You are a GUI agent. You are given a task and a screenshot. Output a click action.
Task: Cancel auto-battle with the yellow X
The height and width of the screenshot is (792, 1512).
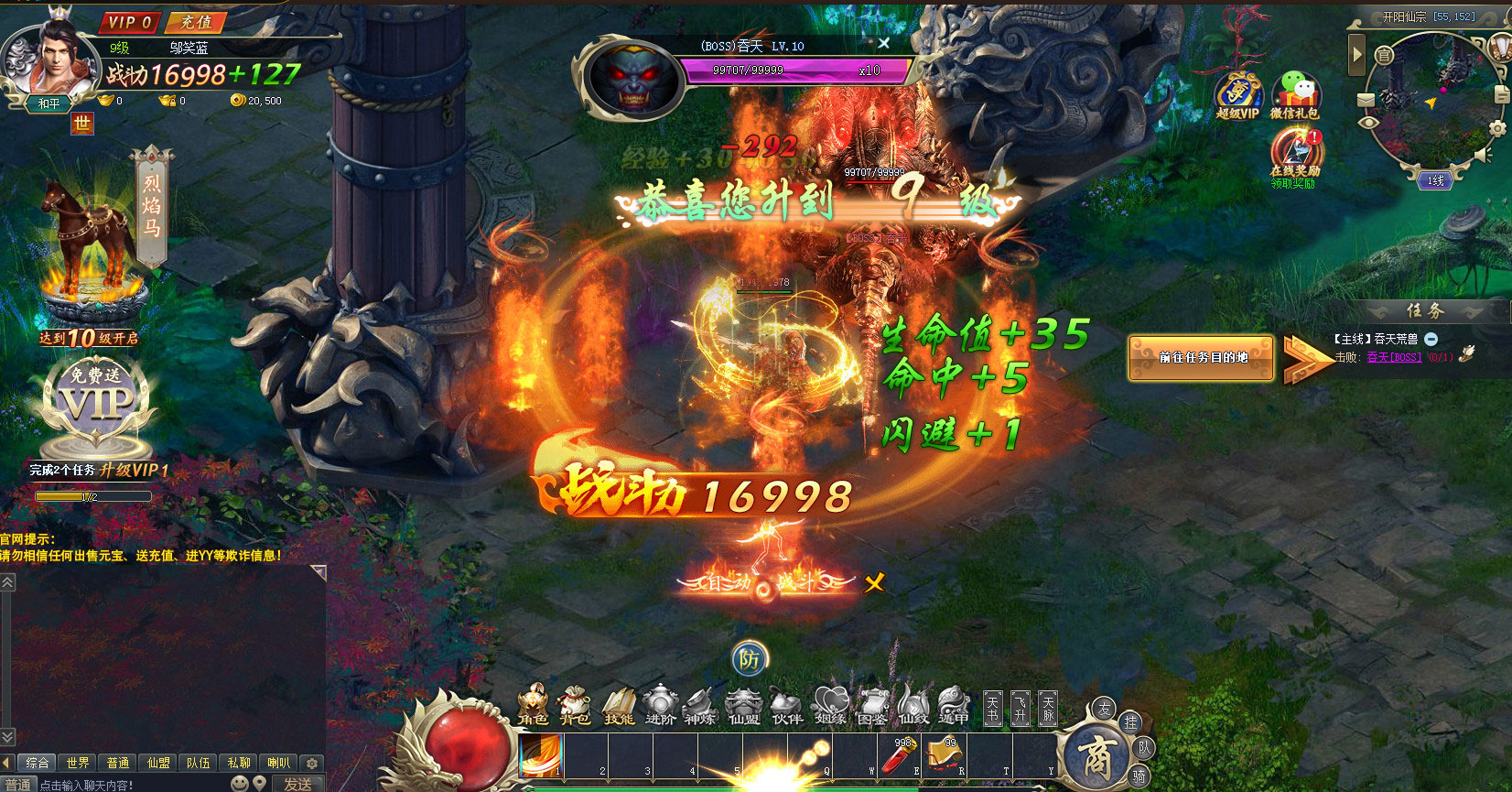click(875, 582)
